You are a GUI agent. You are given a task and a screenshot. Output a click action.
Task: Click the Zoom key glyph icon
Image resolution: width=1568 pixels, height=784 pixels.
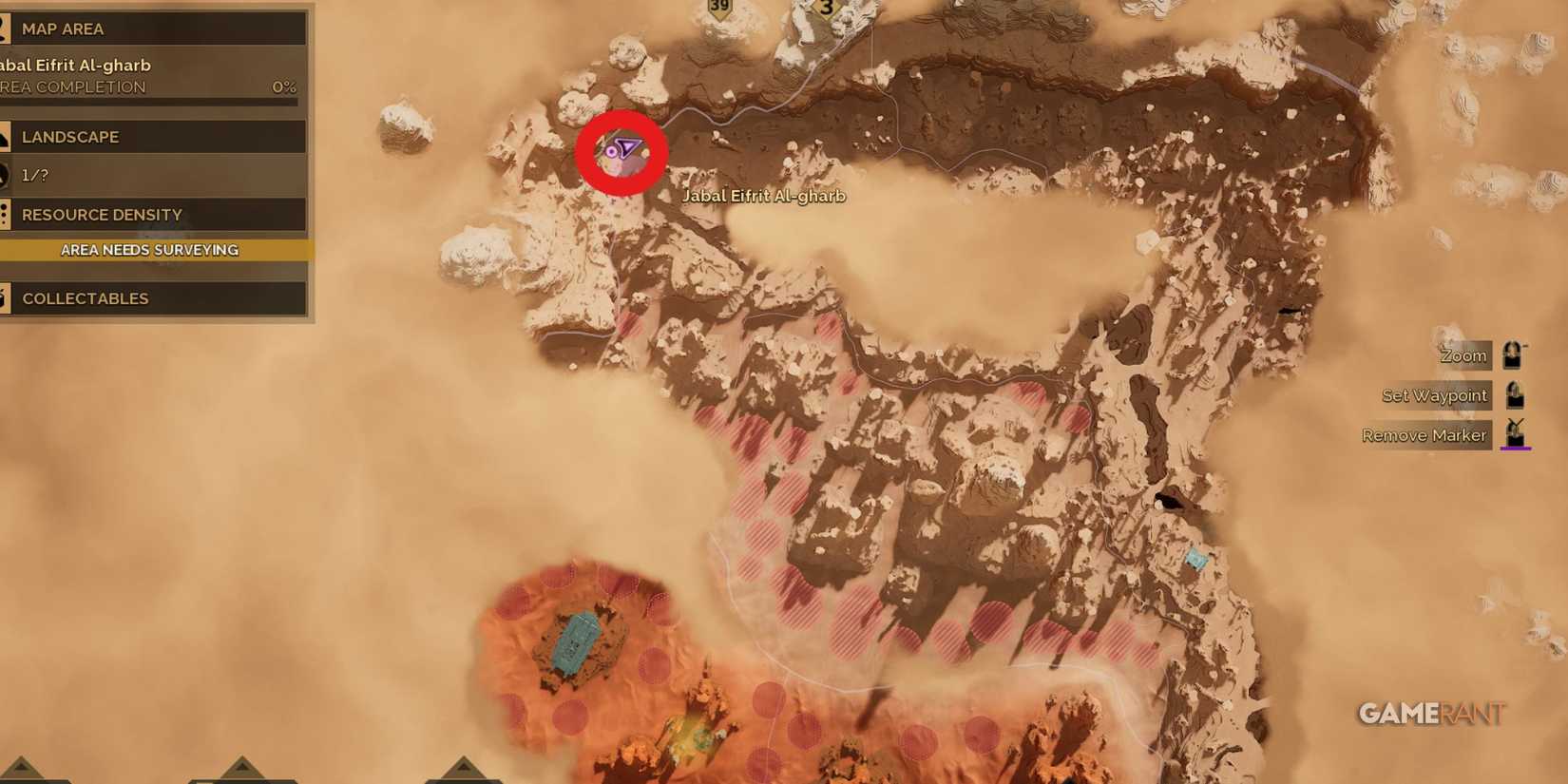click(x=1513, y=354)
